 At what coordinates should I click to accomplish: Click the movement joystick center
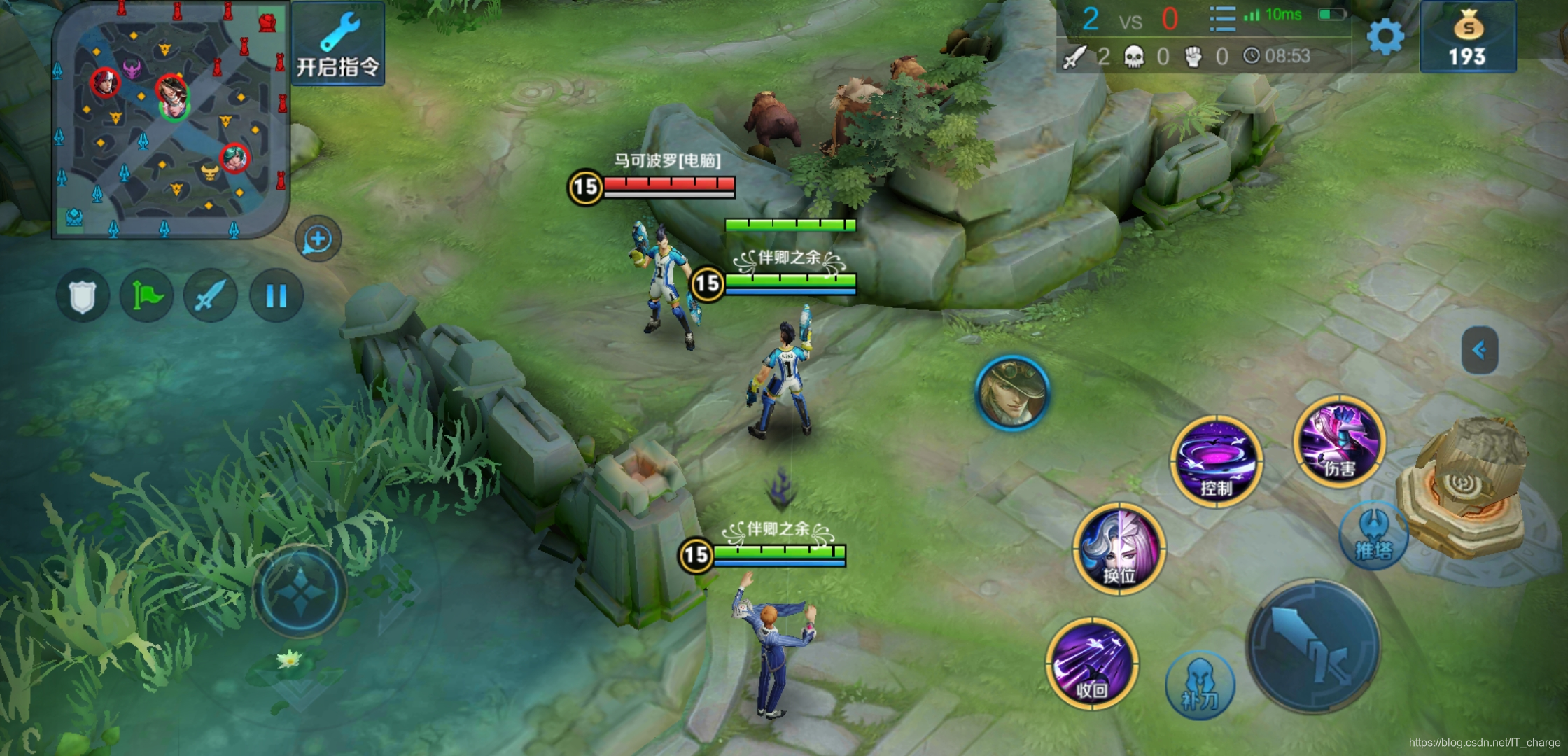300,591
